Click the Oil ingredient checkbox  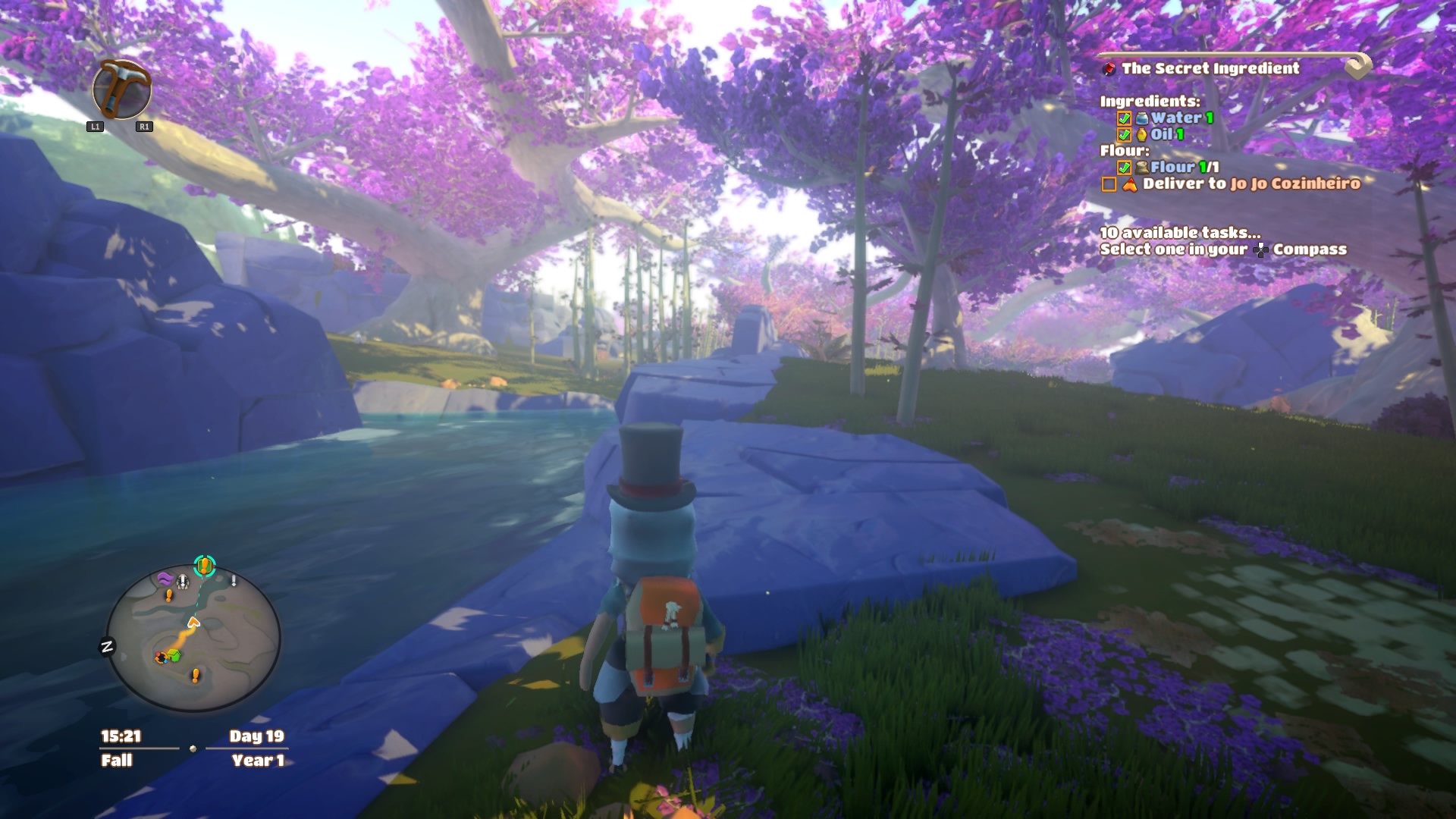click(x=1124, y=135)
